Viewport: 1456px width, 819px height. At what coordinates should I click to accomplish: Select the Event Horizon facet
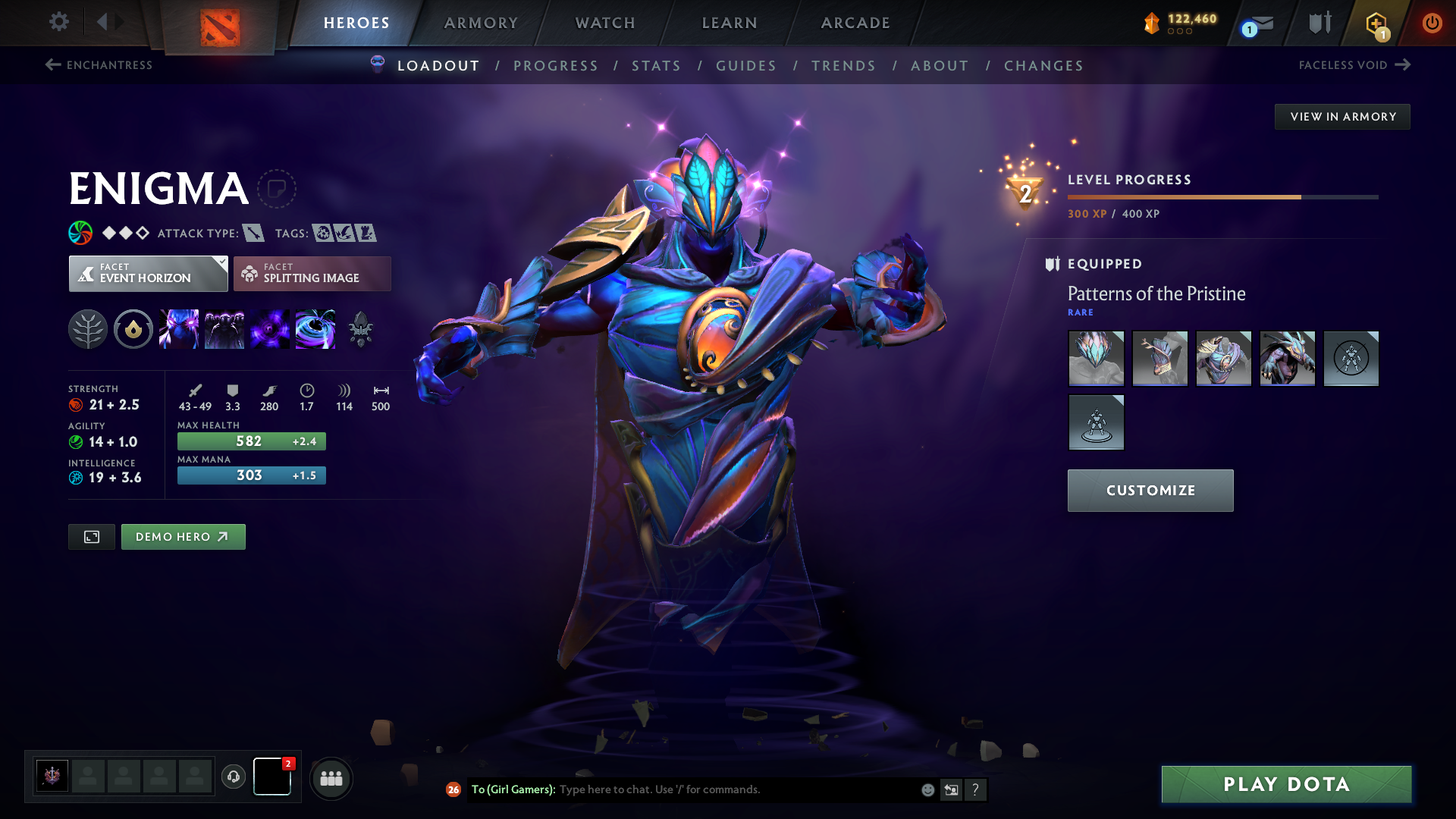(x=148, y=273)
